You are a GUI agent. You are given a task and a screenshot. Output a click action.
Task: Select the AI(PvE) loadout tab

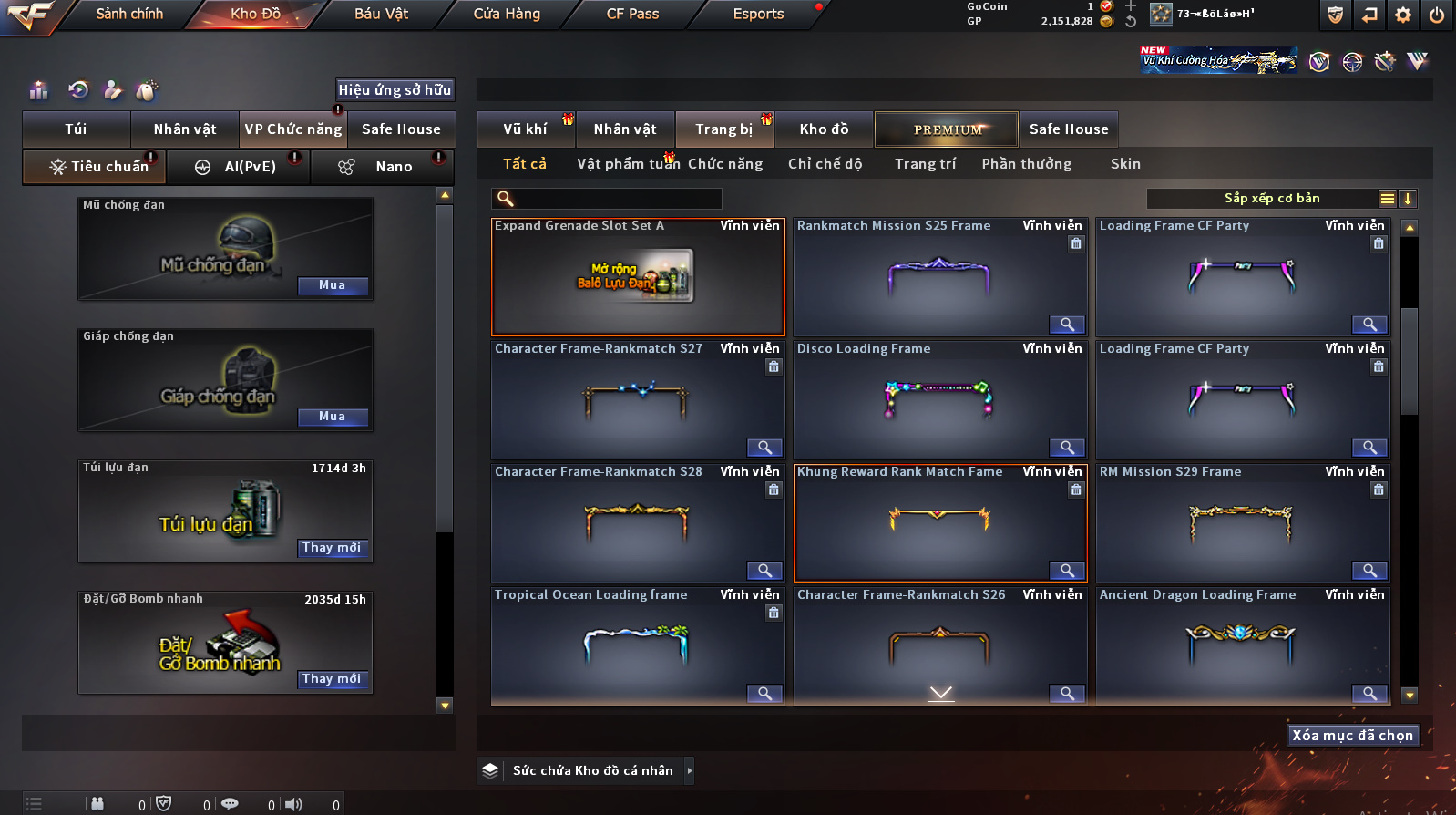pos(250,167)
